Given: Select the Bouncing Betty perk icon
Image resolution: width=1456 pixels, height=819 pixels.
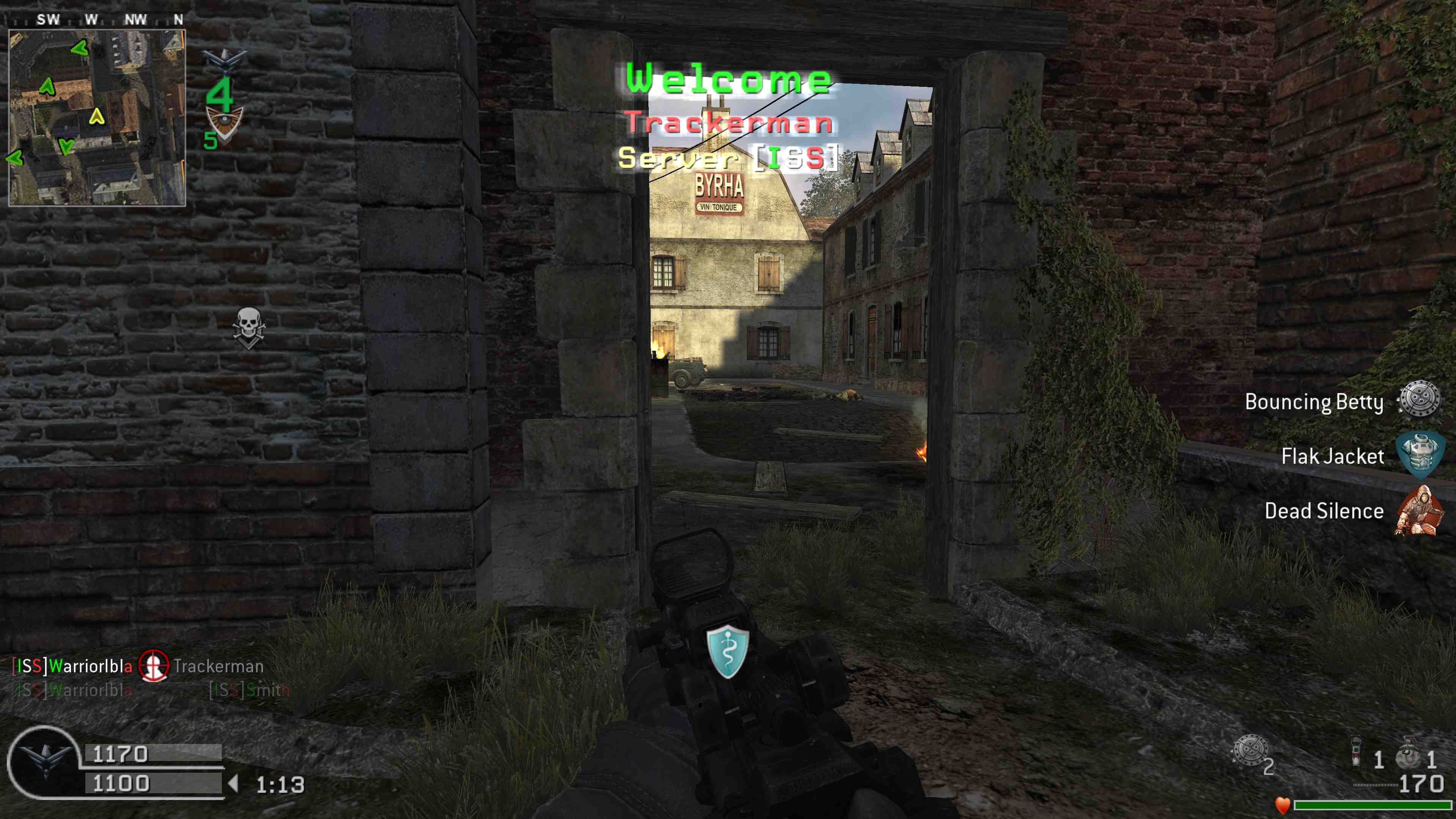Looking at the screenshot, I should coord(1419,400).
